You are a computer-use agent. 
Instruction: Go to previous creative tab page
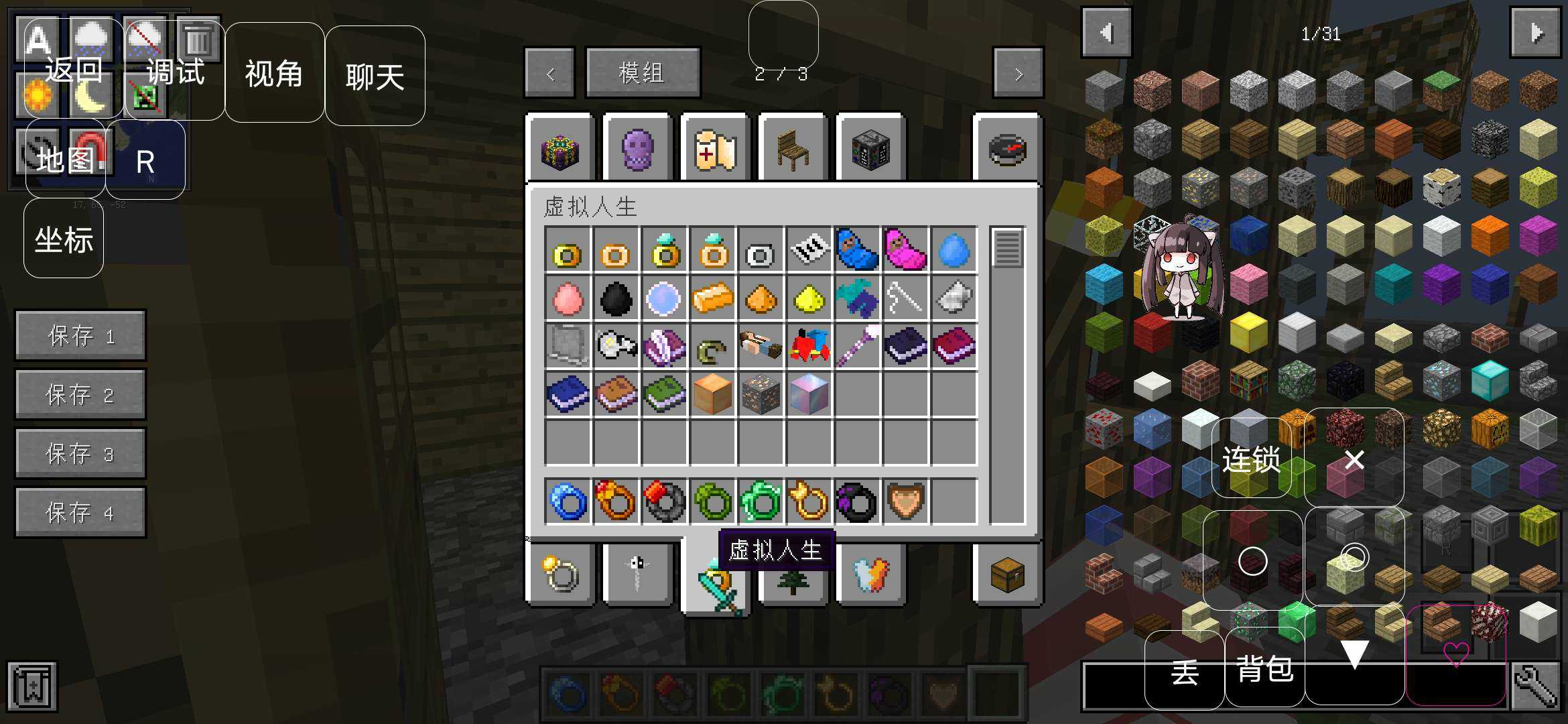pyautogui.click(x=549, y=73)
